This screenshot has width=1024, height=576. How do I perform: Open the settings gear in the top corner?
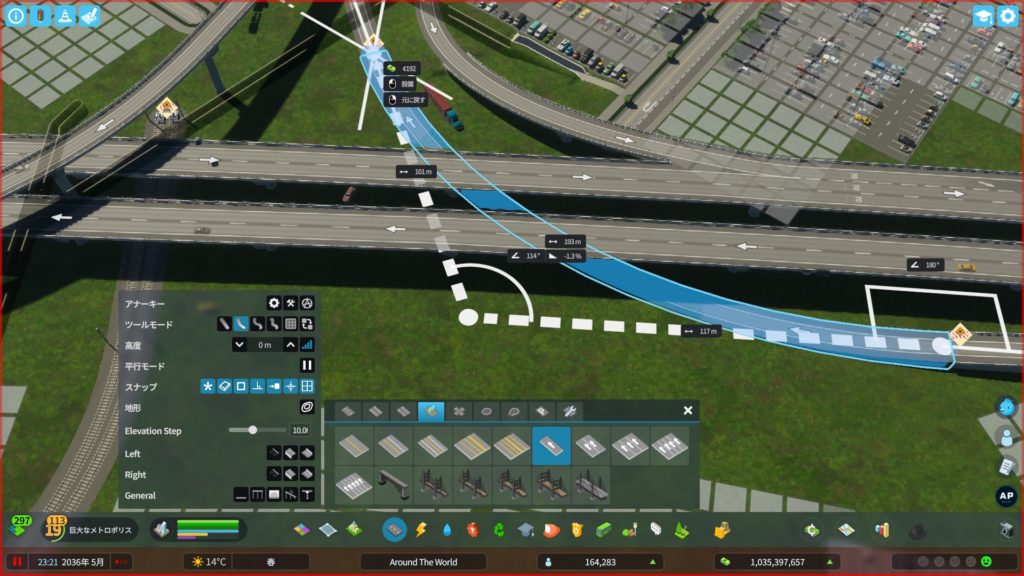pyautogui.click(x=1007, y=16)
